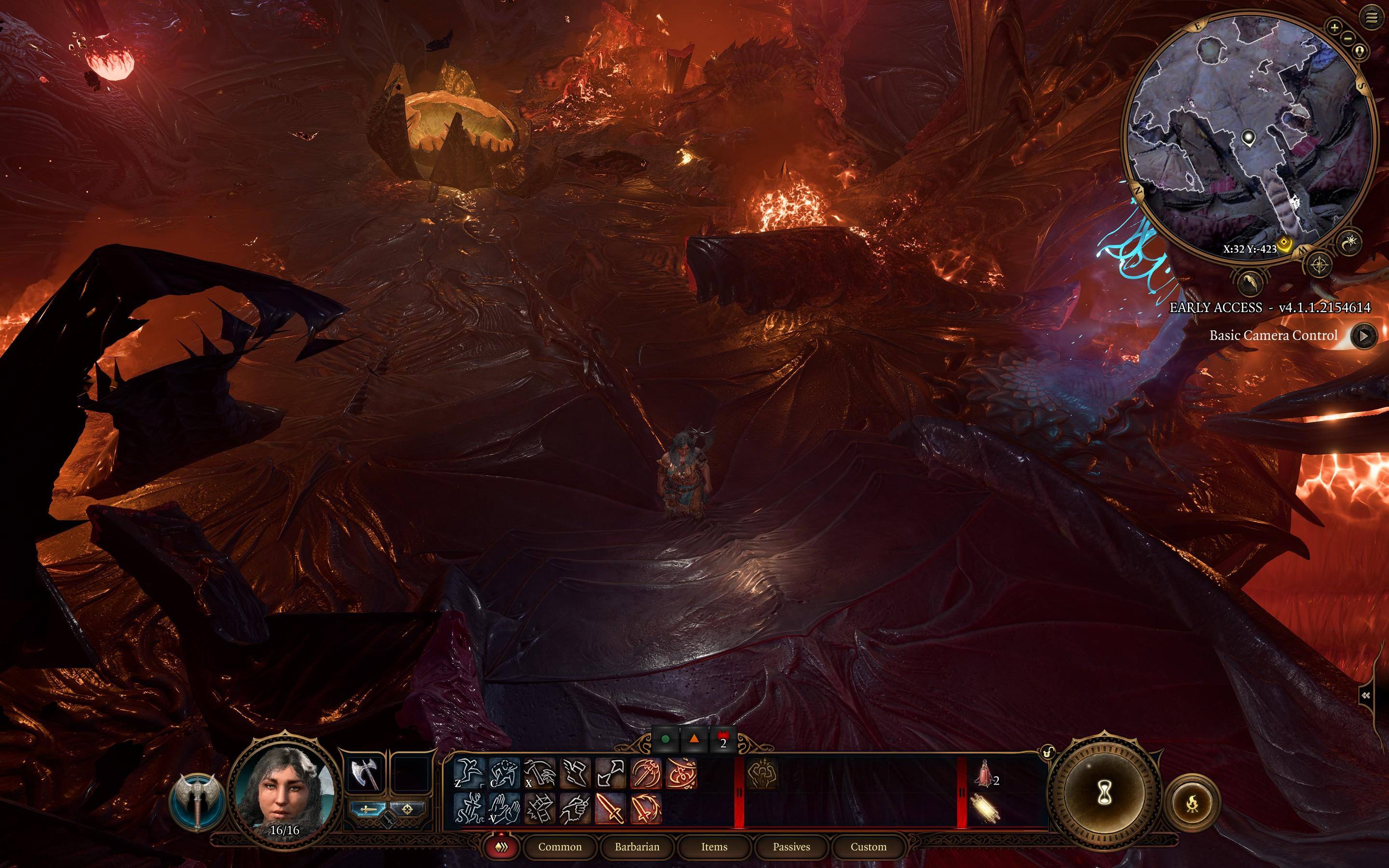
Task: Switch to the Custom hotbar tab
Action: pyautogui.click(x=869, y=847)
